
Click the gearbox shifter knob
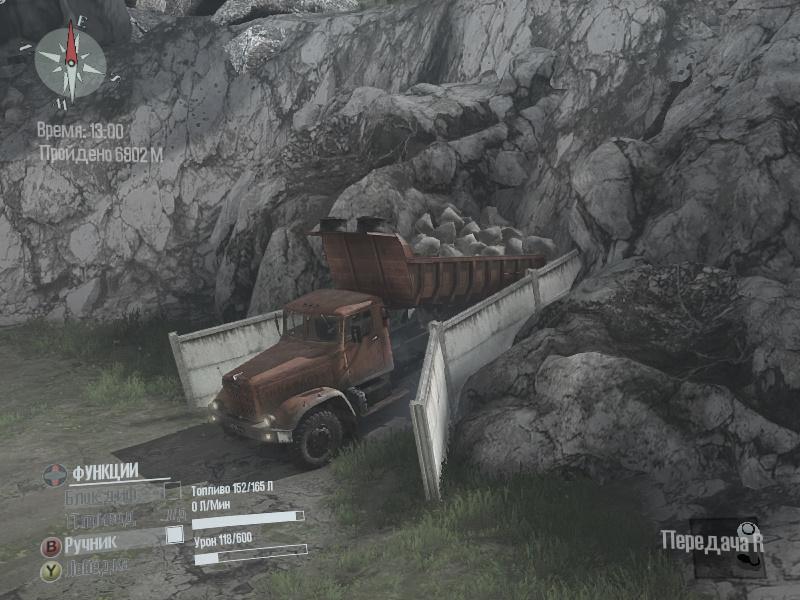[746, 530]
